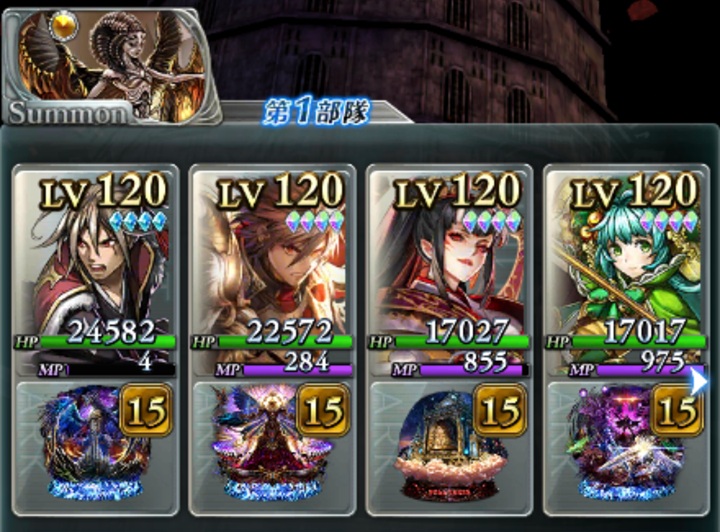Select the black-haired woman with 17027 HP
720x532 pixels.
(450, 260)
